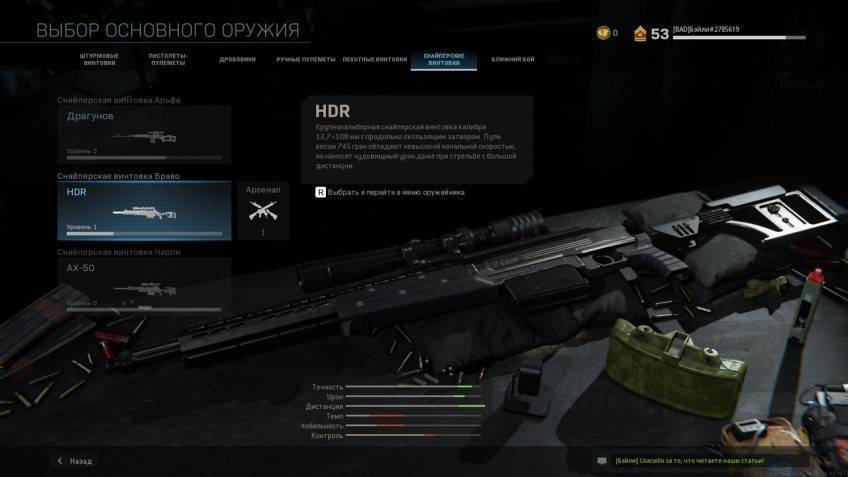848x477 pixels.
Task: Open the Ближний бой tab
Action: pyautogui.click(x=512, y=59)
